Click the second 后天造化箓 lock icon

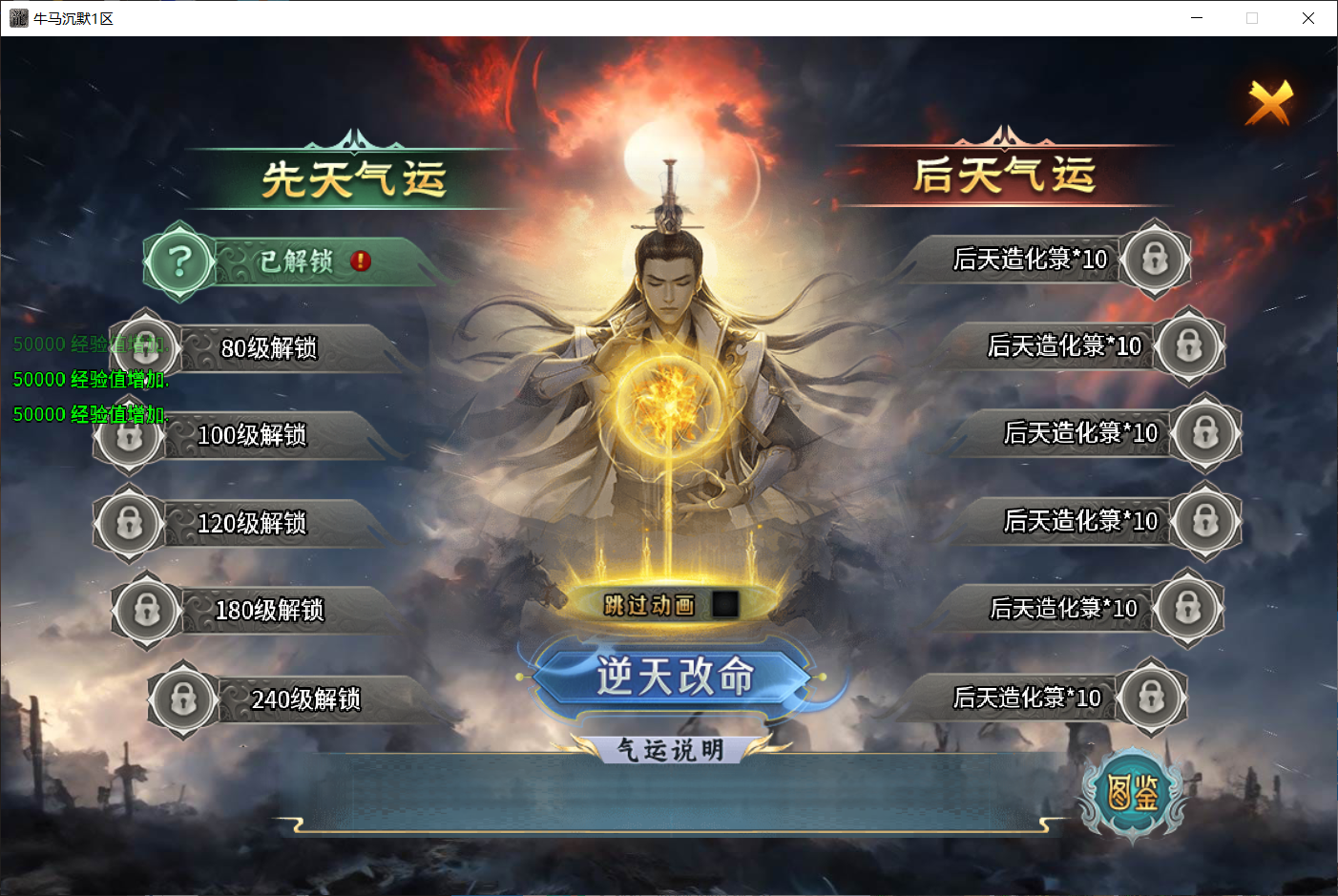1190,347
